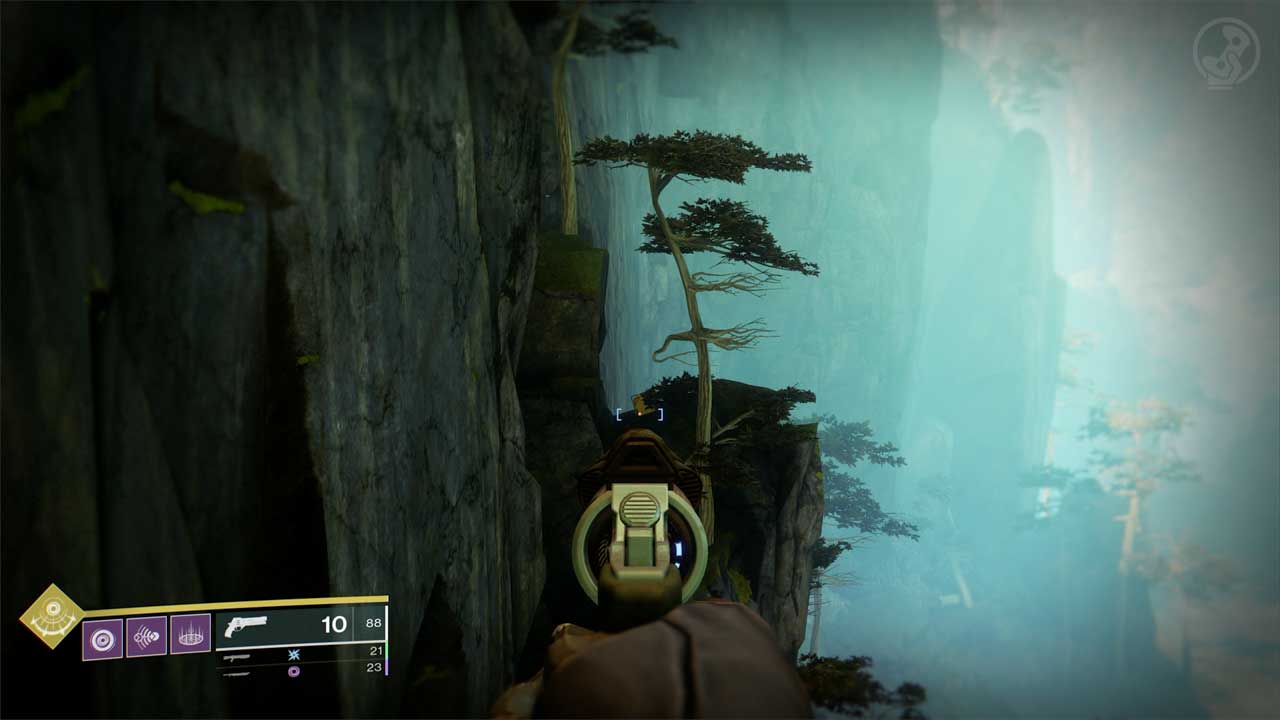Use the purple melee ability icon
Screen dimensions: 1280x720
click(146, 637)
